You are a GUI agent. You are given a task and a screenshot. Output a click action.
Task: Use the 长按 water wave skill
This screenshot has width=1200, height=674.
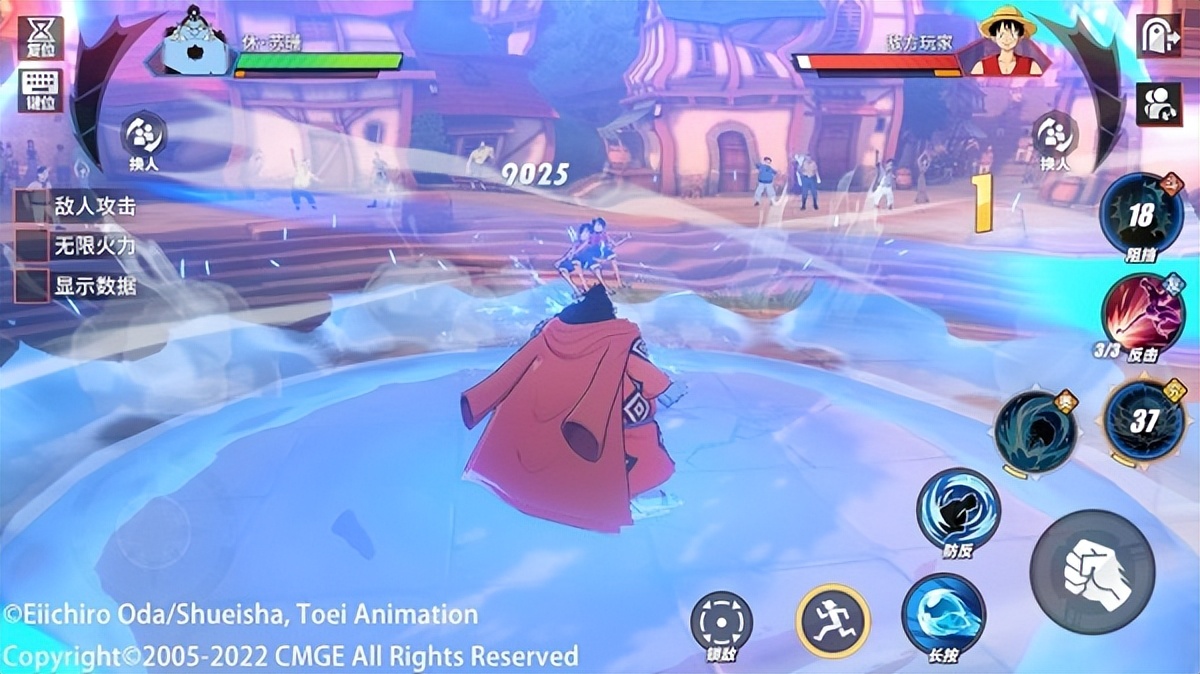click(x=943, y=614)
